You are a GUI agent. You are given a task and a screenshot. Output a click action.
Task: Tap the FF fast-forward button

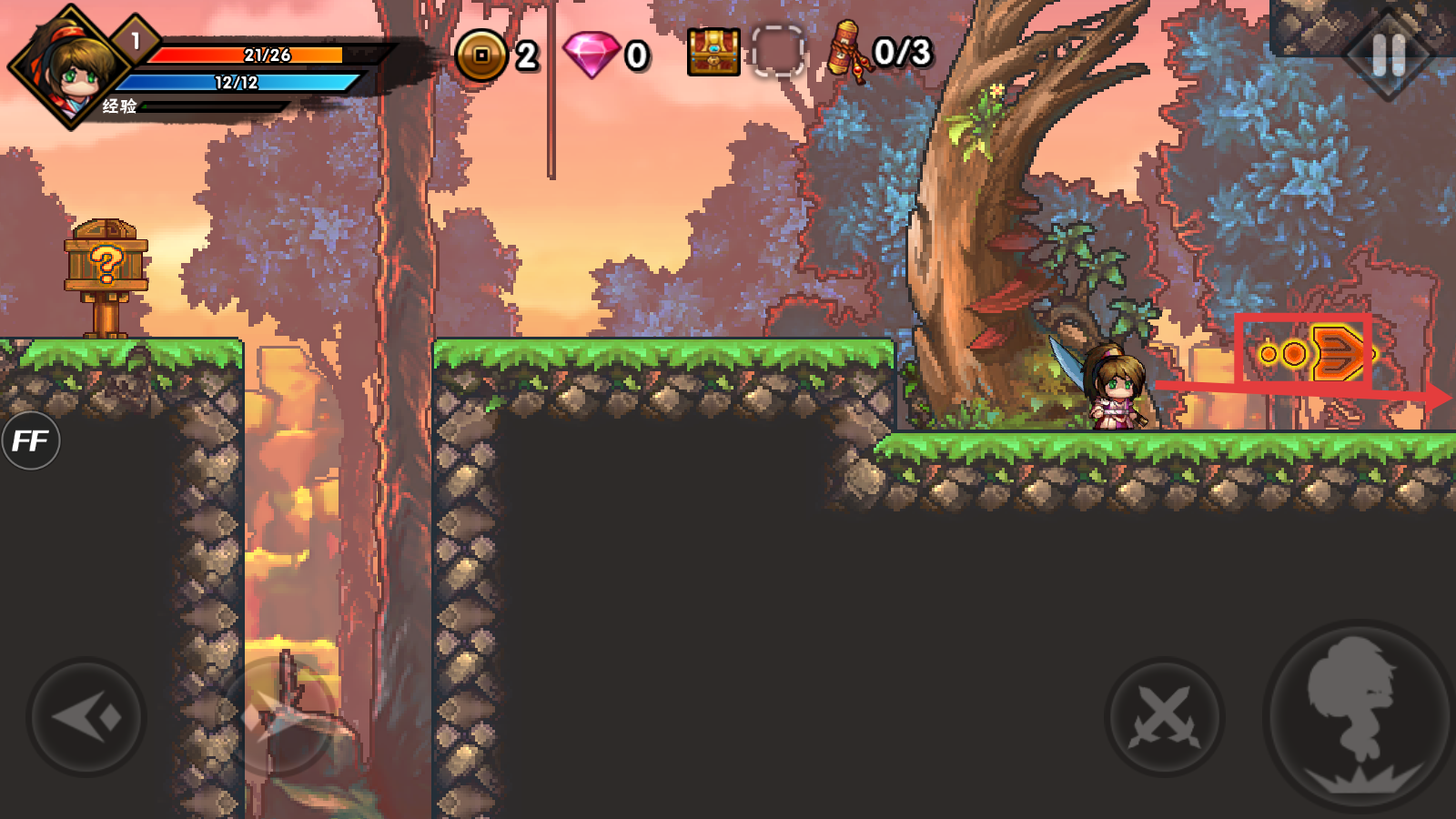click(30, 441)
